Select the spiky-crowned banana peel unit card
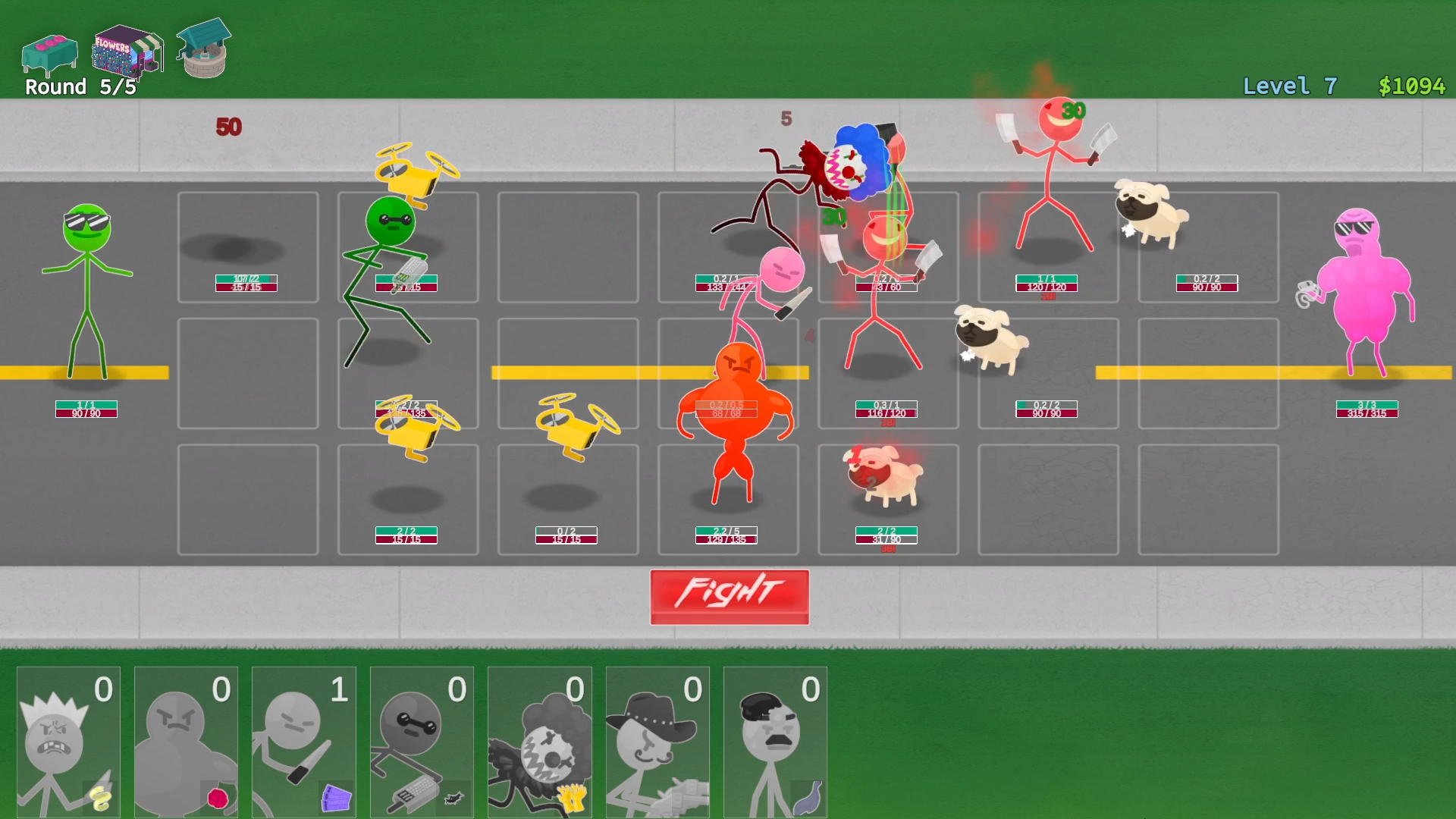Viewport: 1456px width, 819px height. [67, 739]
